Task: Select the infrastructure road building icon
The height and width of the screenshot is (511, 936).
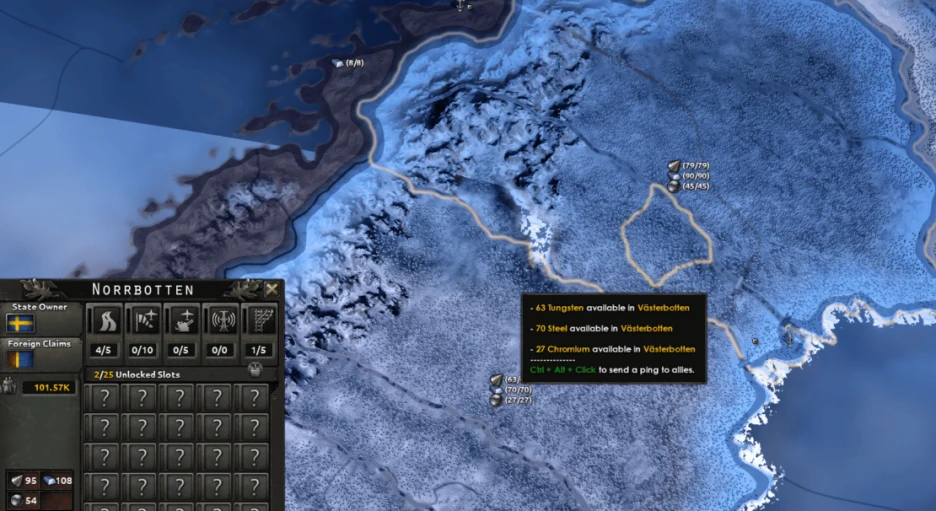Action: click(105, 321)
